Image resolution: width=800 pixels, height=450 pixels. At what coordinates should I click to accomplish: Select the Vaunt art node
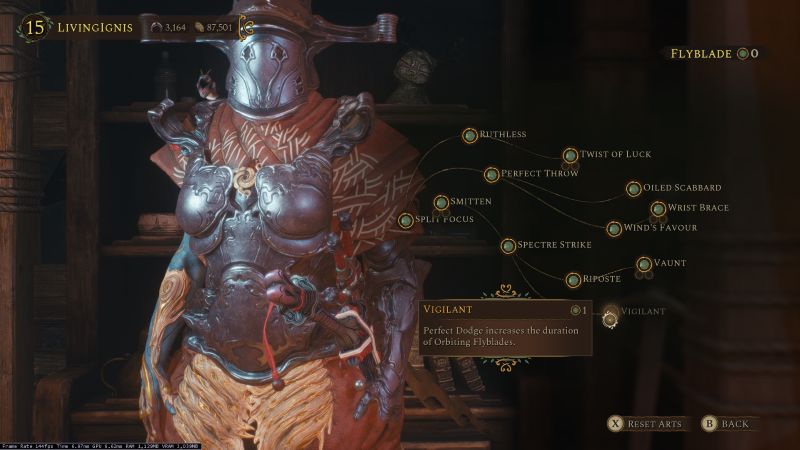tap(645, 265)
